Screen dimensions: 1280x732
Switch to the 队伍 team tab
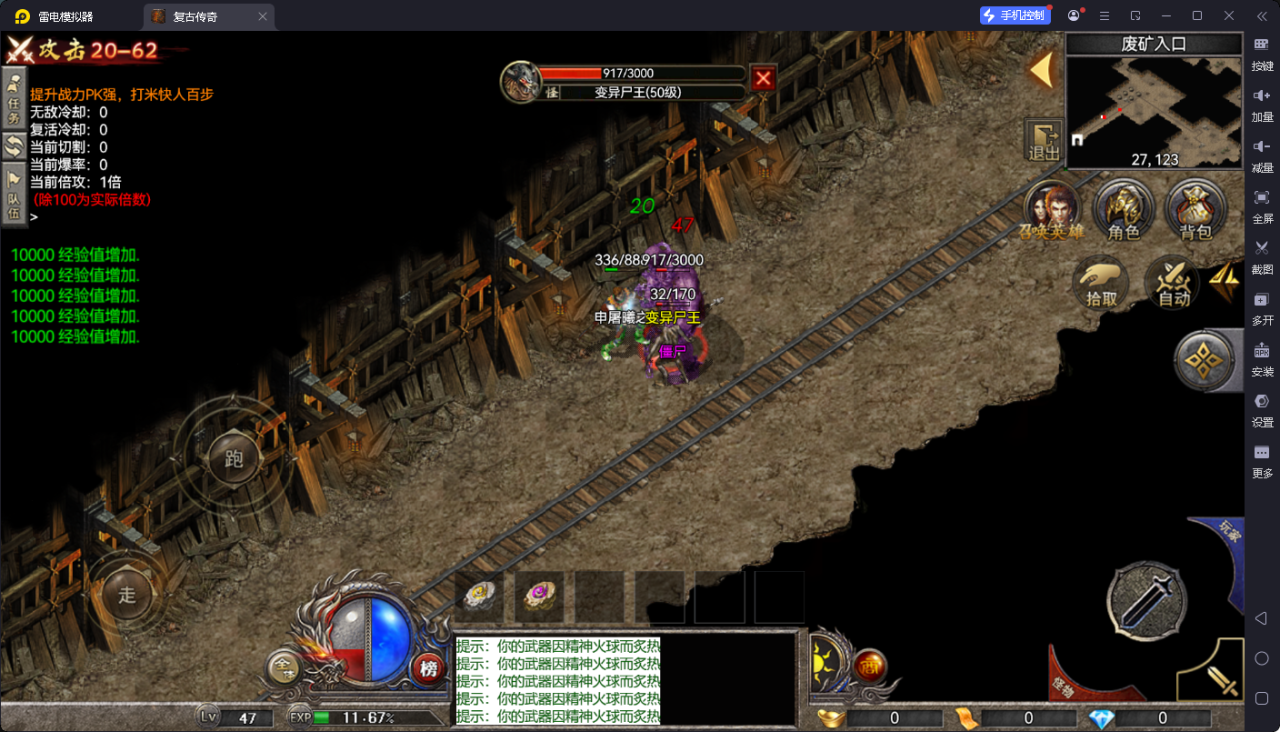coord(14,195)
